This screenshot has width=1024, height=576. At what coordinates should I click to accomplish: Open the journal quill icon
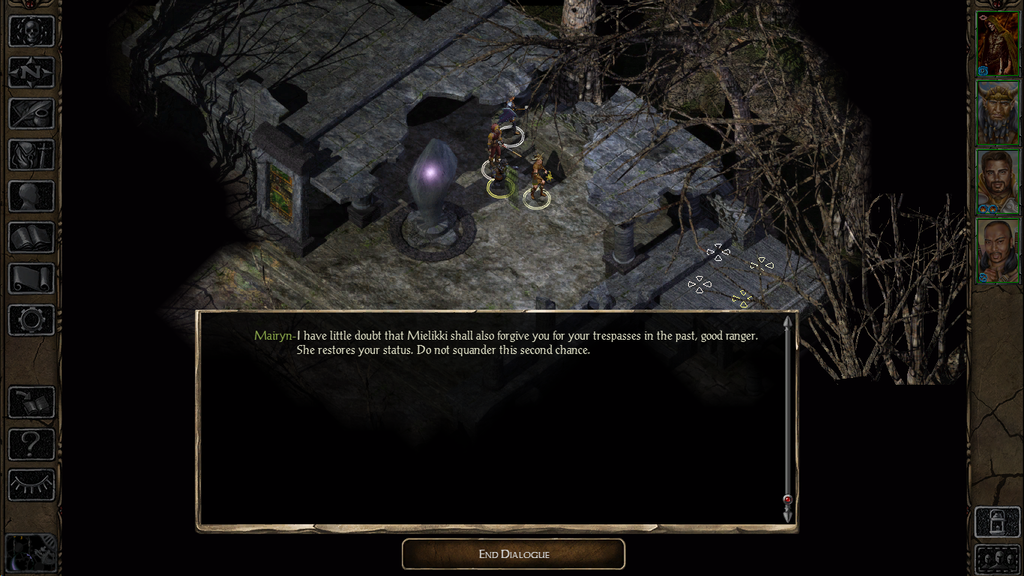(31, 113)
